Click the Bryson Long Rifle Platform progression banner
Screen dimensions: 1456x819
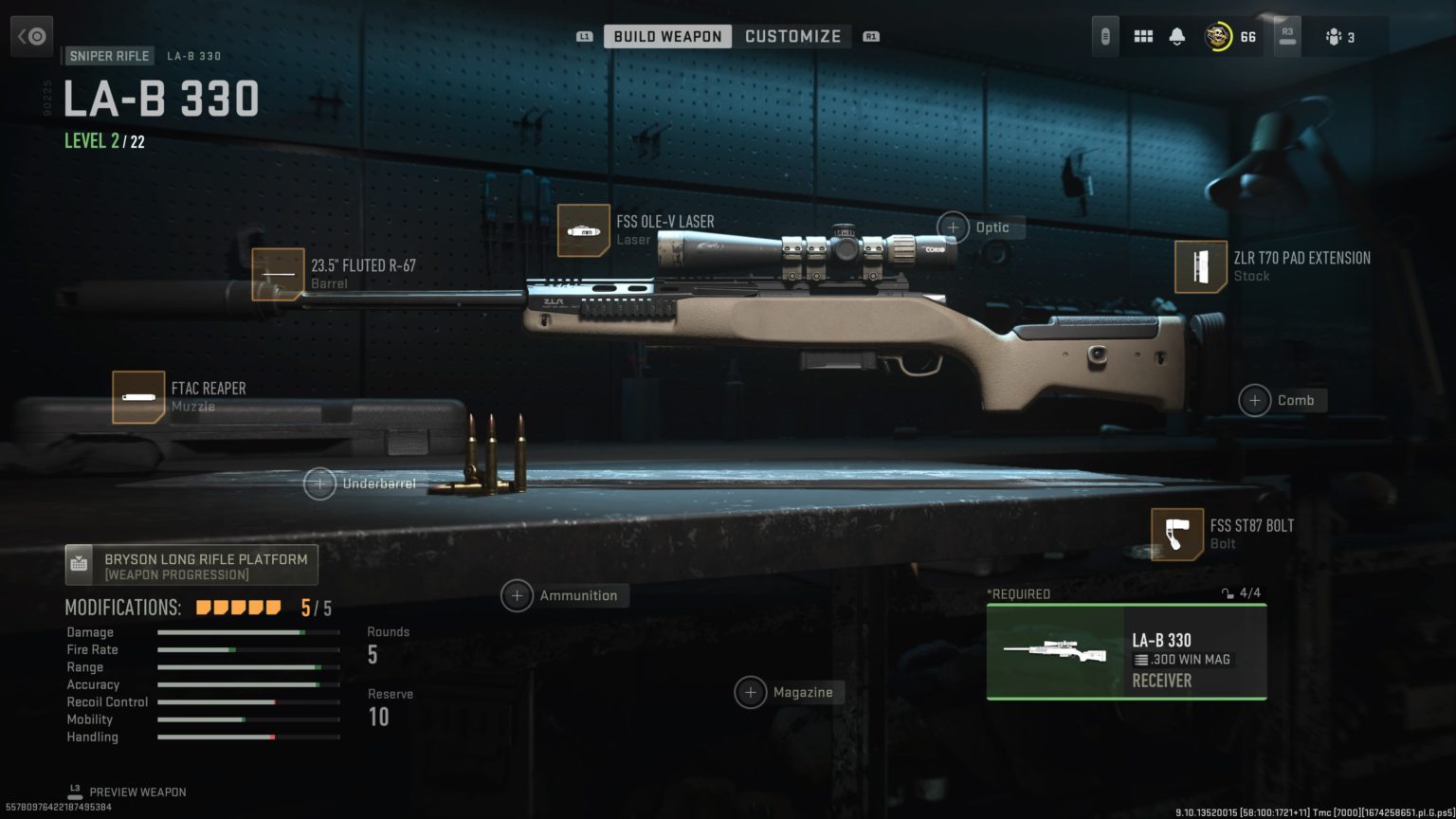click(191, 564)
